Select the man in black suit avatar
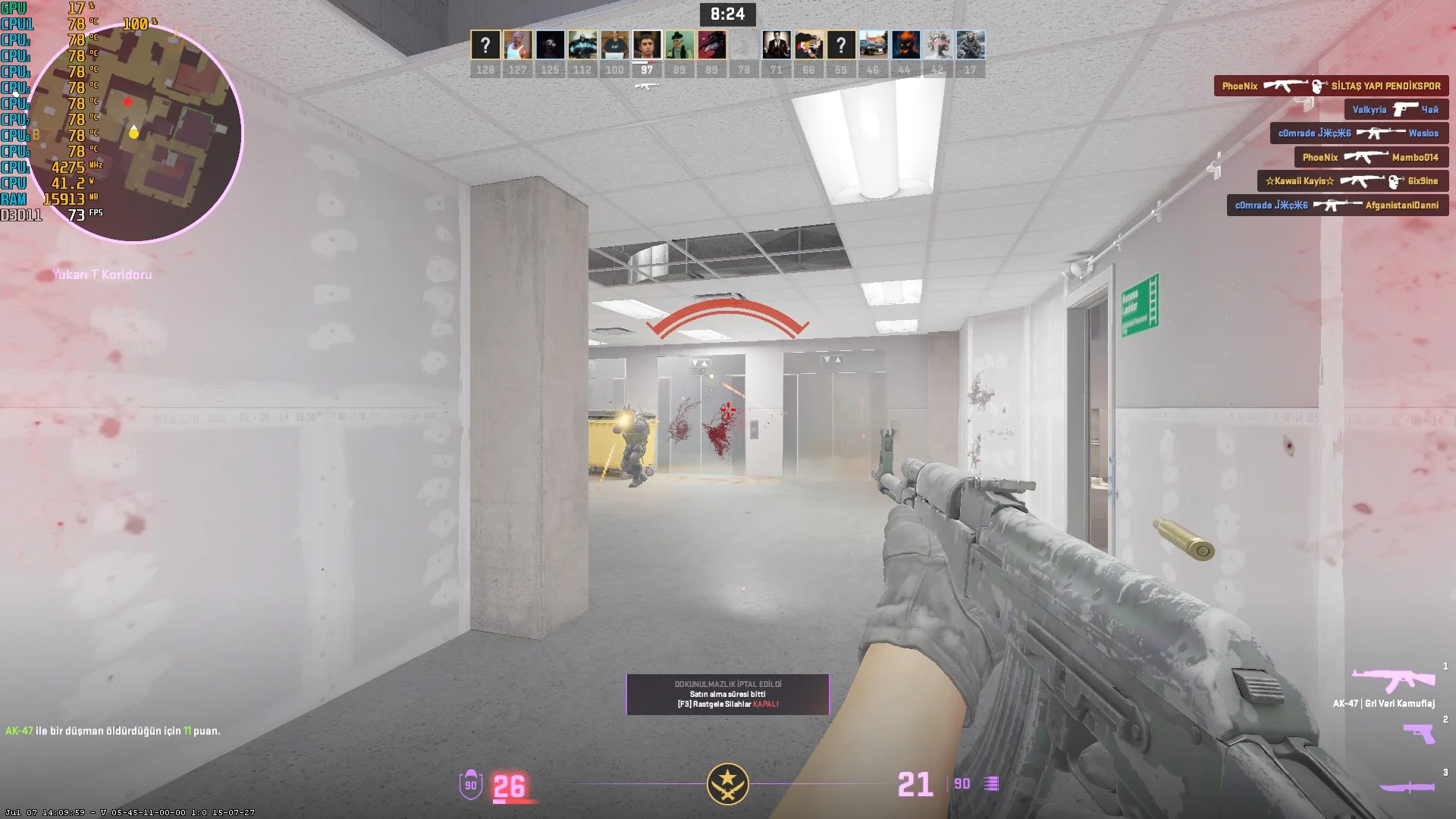 point(777,45)
